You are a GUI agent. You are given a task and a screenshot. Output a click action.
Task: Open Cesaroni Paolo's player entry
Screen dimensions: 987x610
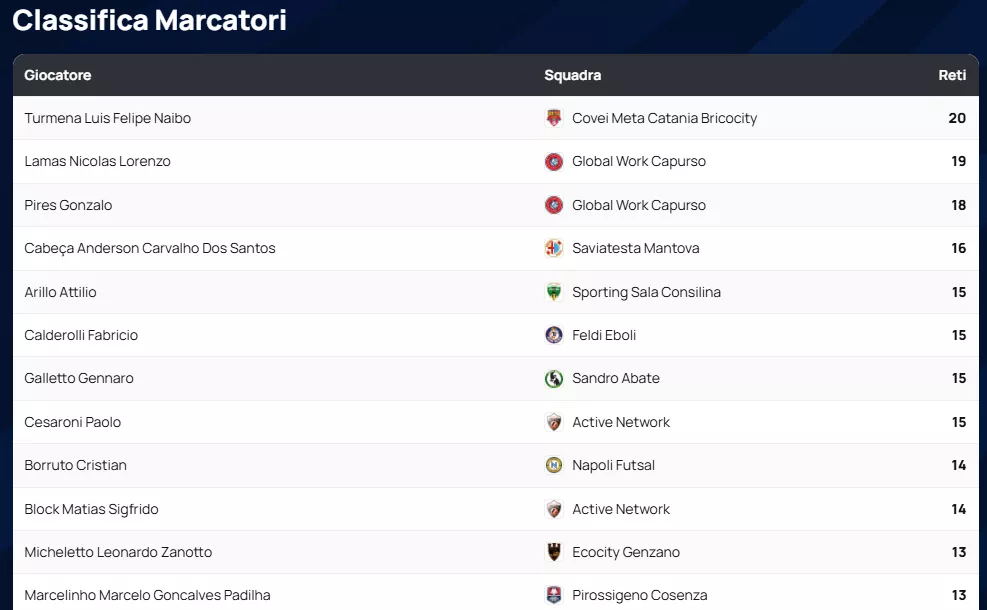point(72,422)
